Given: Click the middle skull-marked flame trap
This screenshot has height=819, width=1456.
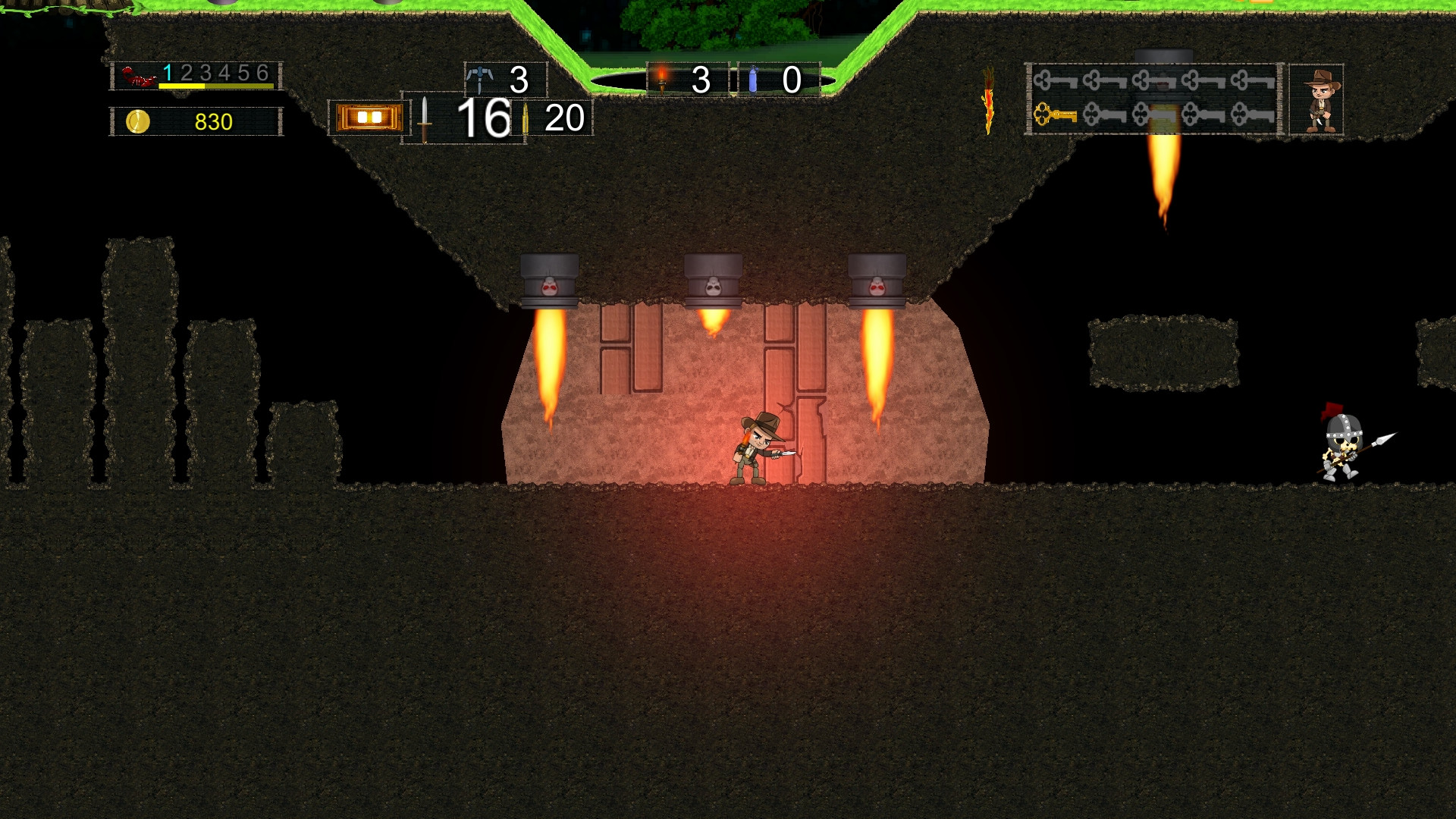Looking at the screenshot, I should tap(714, 281).
